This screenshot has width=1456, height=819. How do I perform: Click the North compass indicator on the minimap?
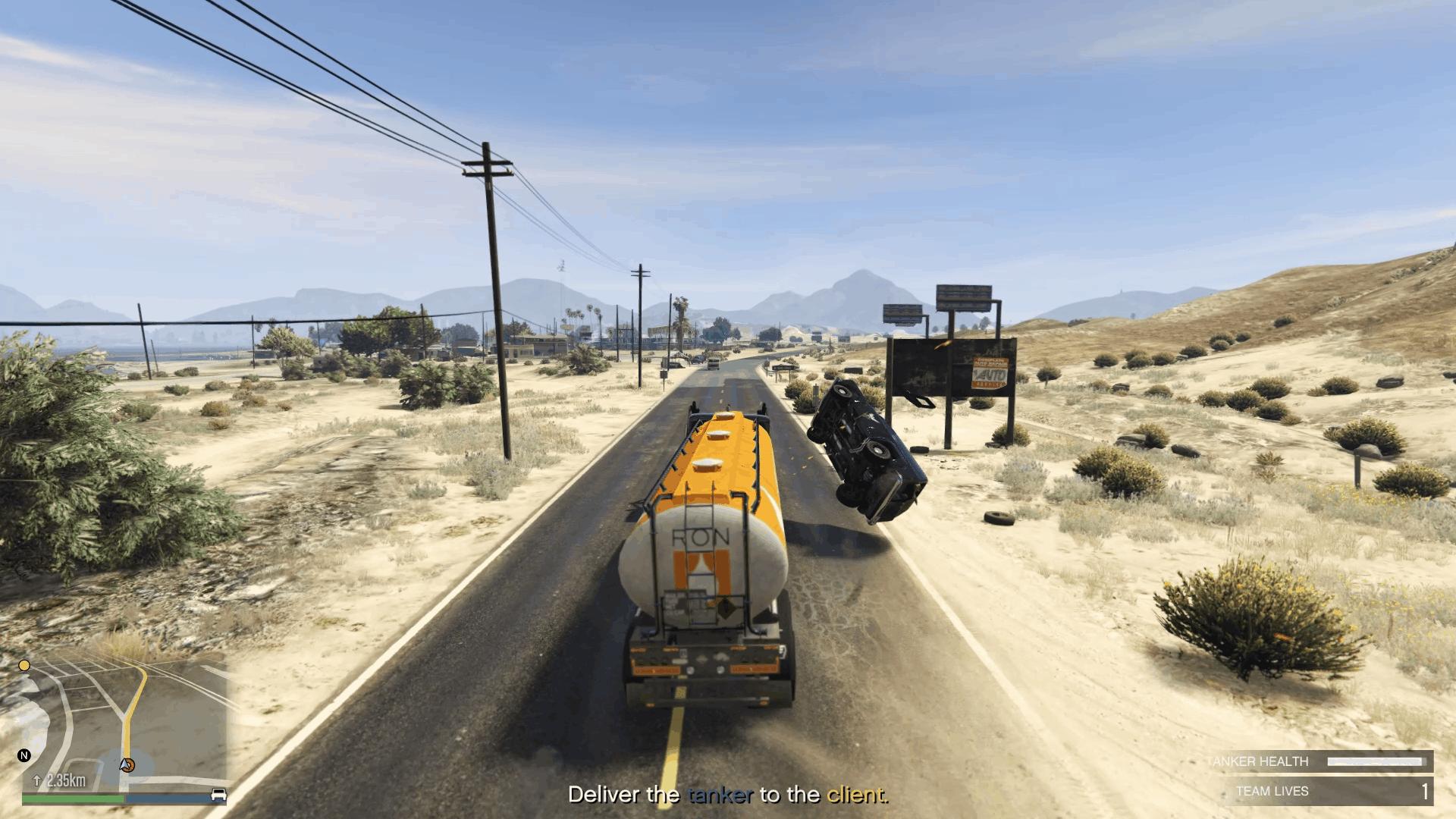click(x=24, y=755)
